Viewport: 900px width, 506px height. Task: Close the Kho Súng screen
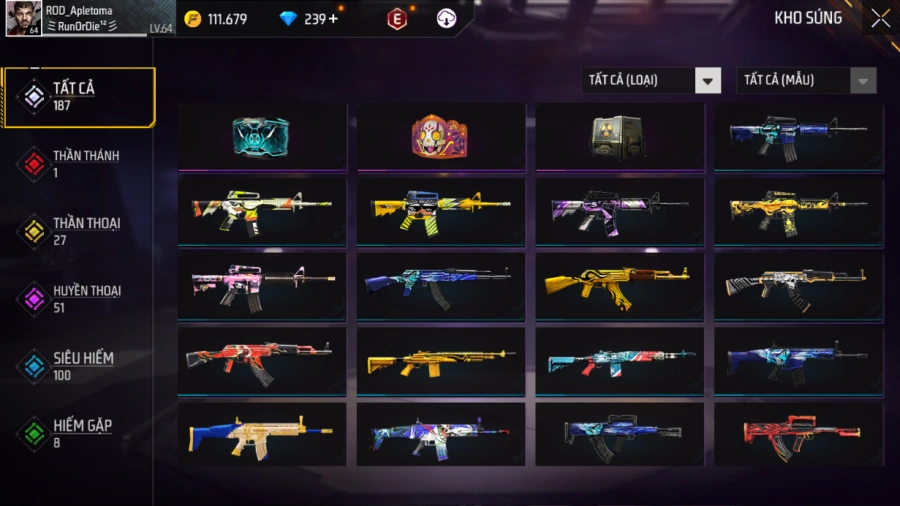click(880, 18)
